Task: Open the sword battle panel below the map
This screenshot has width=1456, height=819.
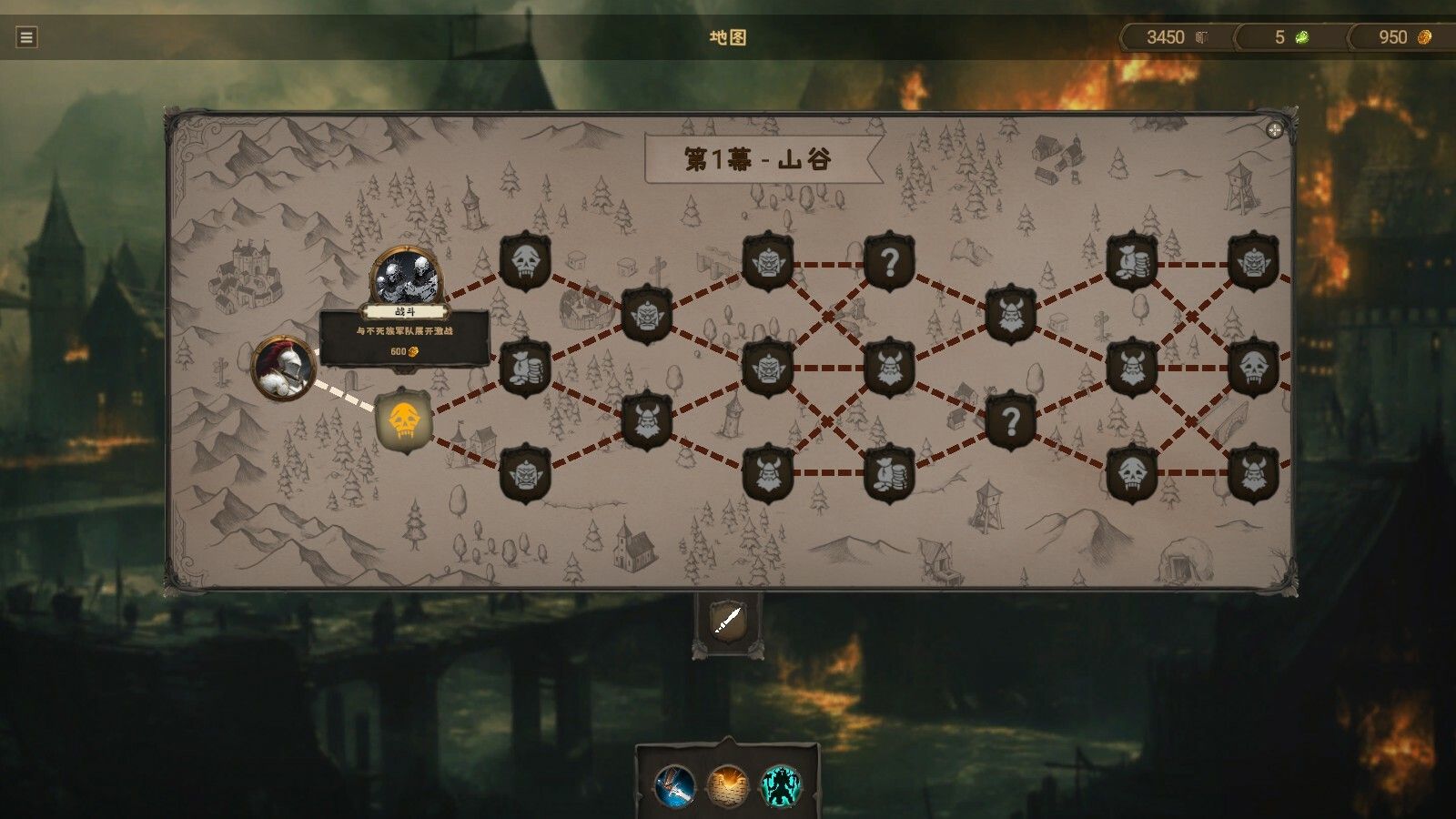Action: click(x=726, y=622)
